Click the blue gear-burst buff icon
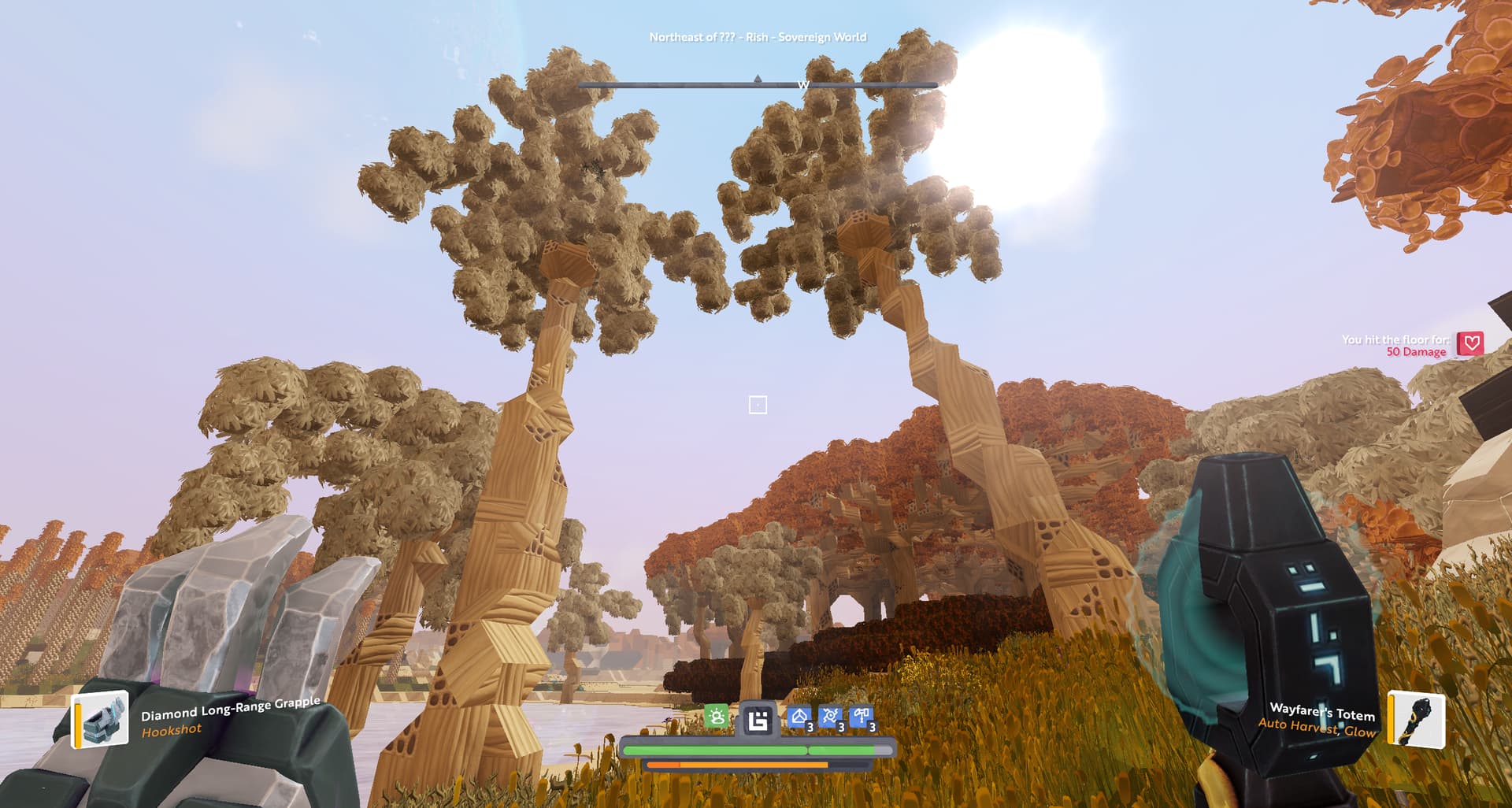Viewport: 1512px width, 808px height. pos(830,717)
